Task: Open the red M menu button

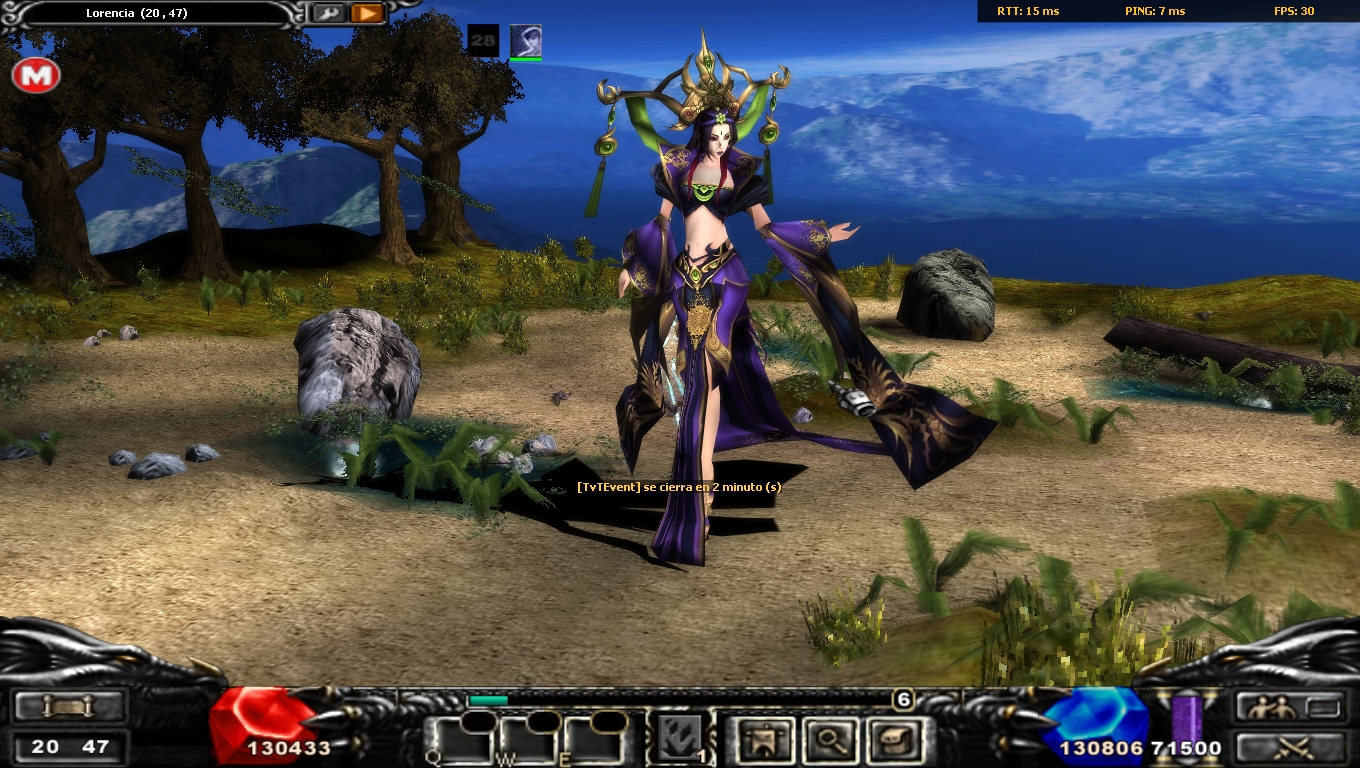Action: [x=36, y=75]
